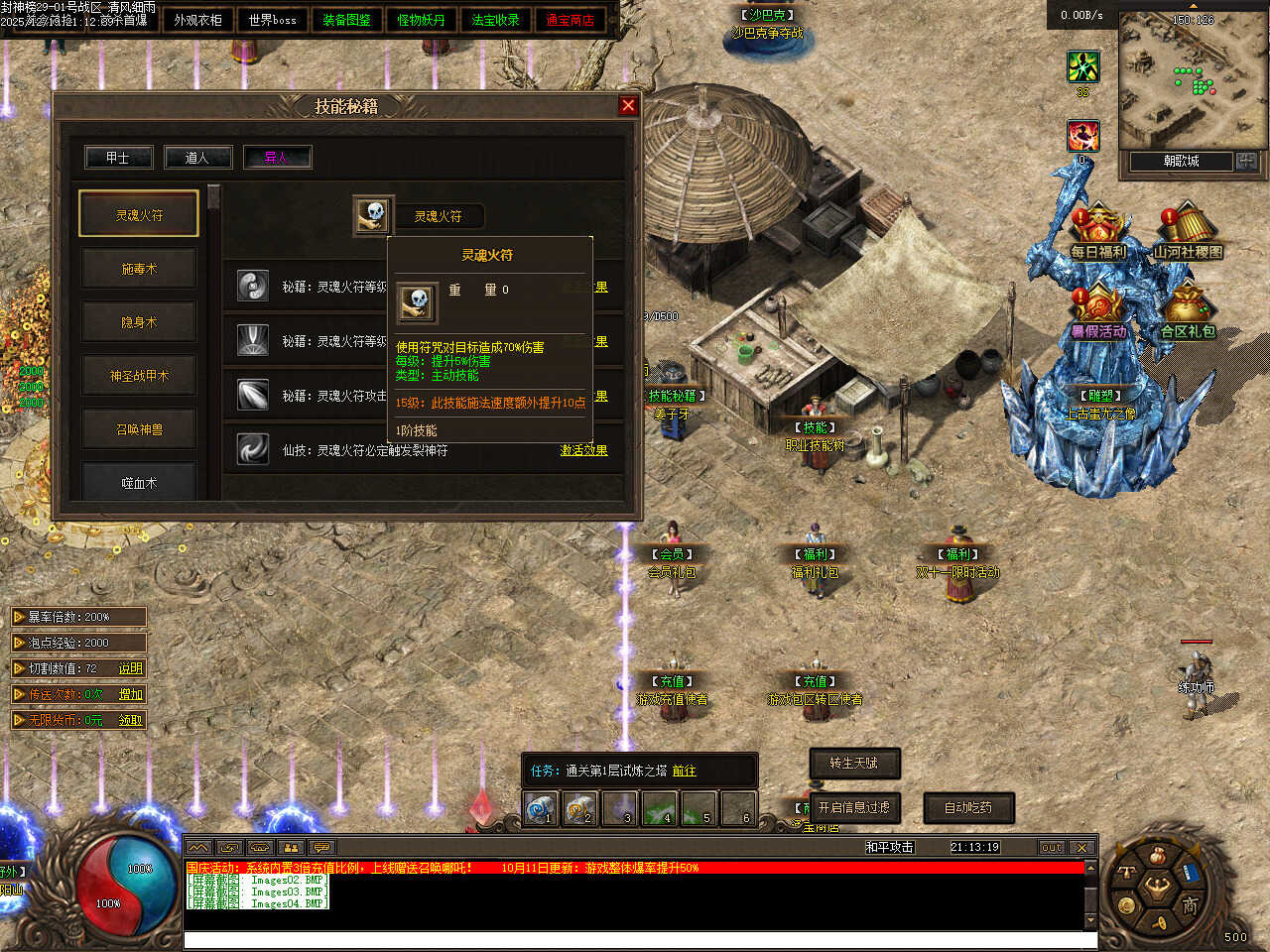
Task: Switch to the 道人 class tab
Action: pos(197,158)
